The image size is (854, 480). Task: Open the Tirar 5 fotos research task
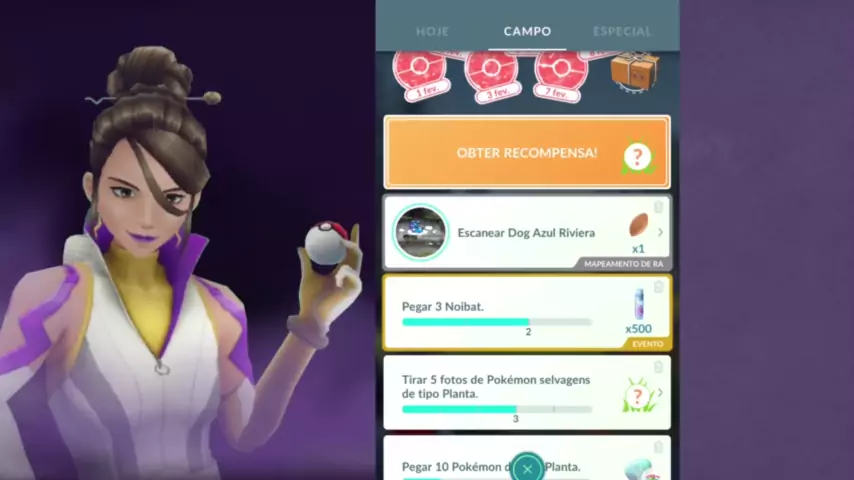(500, 392)
